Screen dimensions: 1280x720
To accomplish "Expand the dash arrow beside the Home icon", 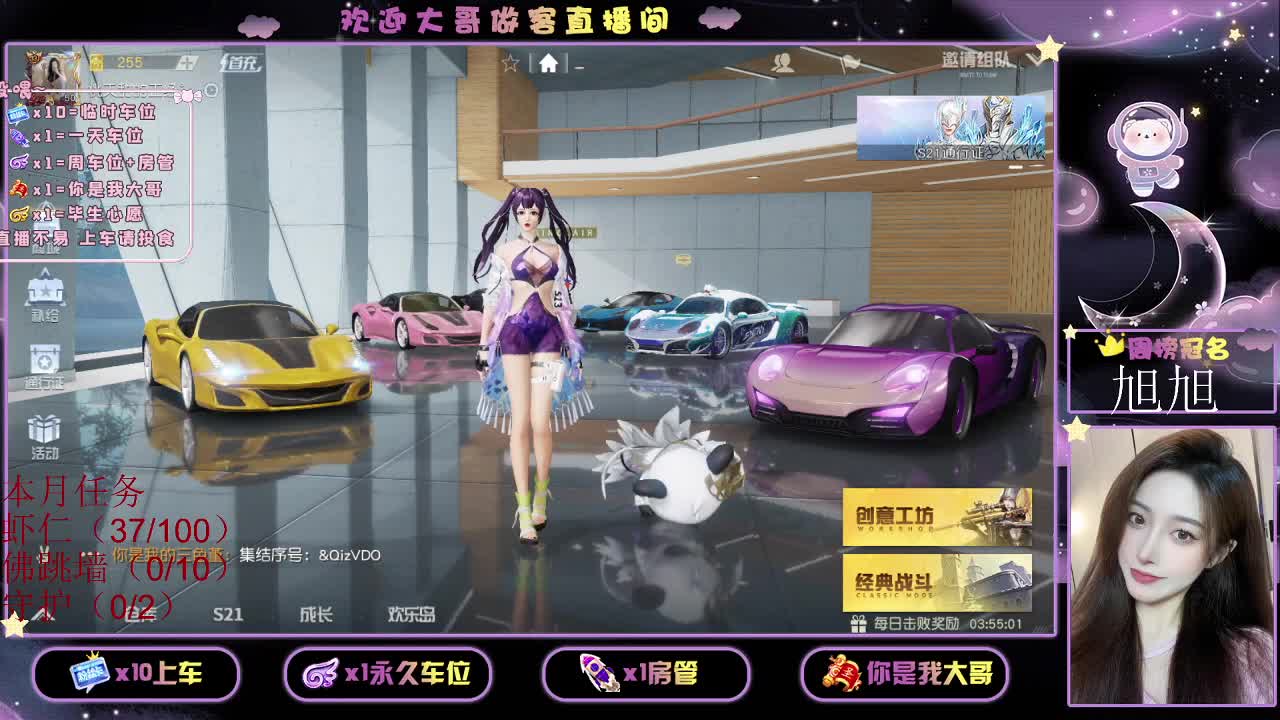I will (x=578, y=66).
